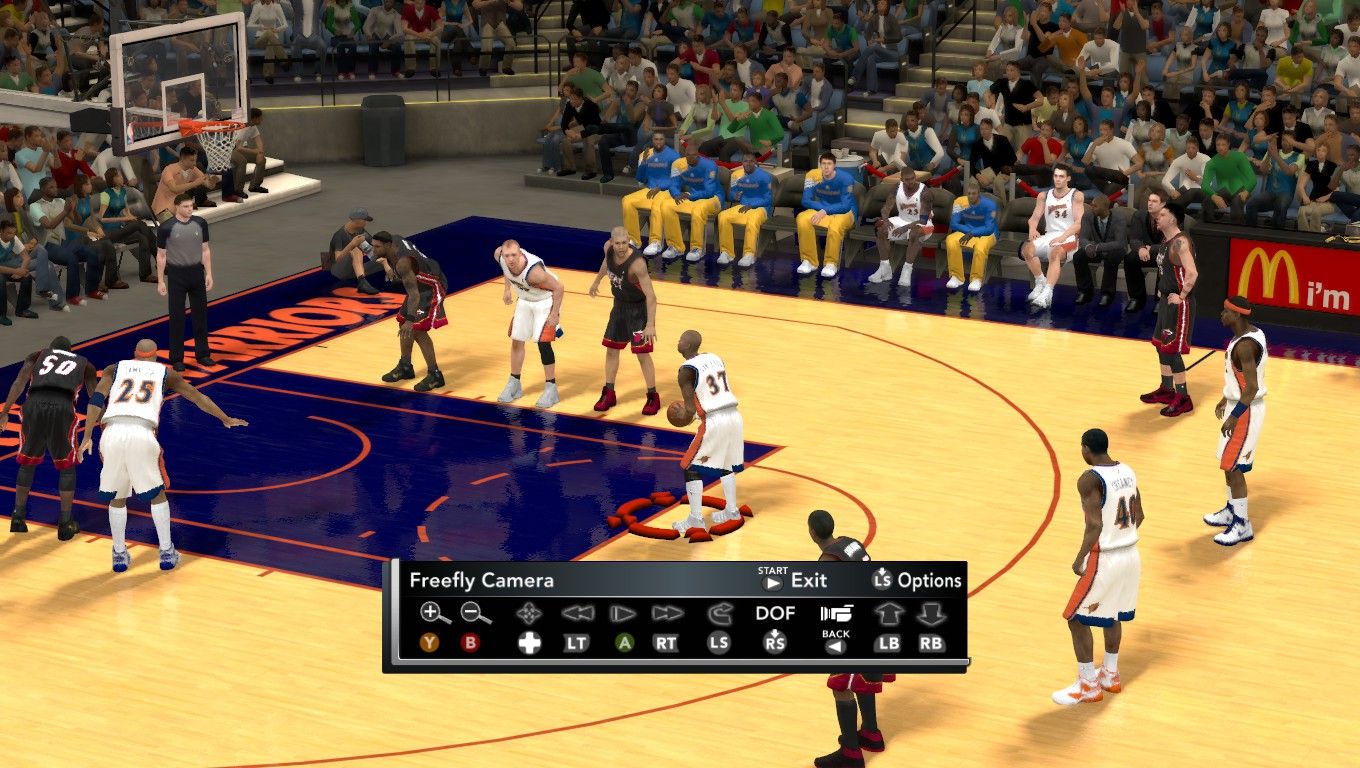Click the video camera icon
This screenshot has height=768, width=1360.
tap(835, 613)
